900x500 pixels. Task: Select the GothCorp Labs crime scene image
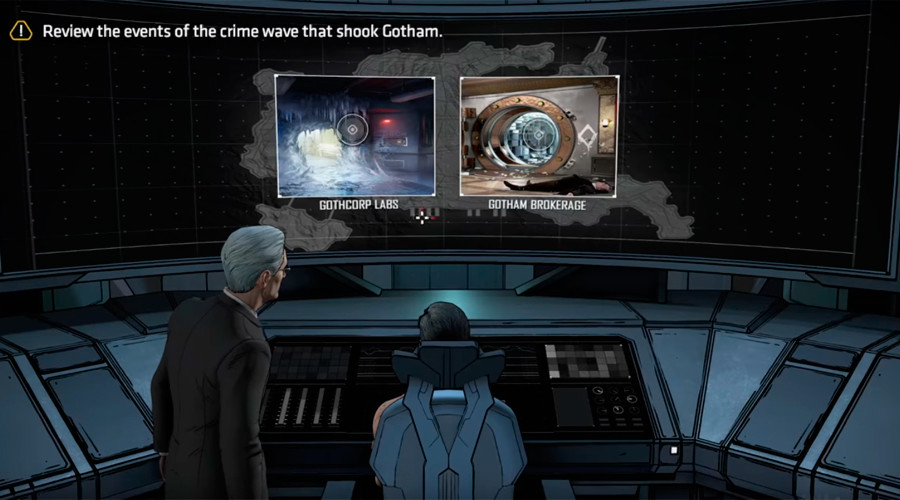click(355, 135)
